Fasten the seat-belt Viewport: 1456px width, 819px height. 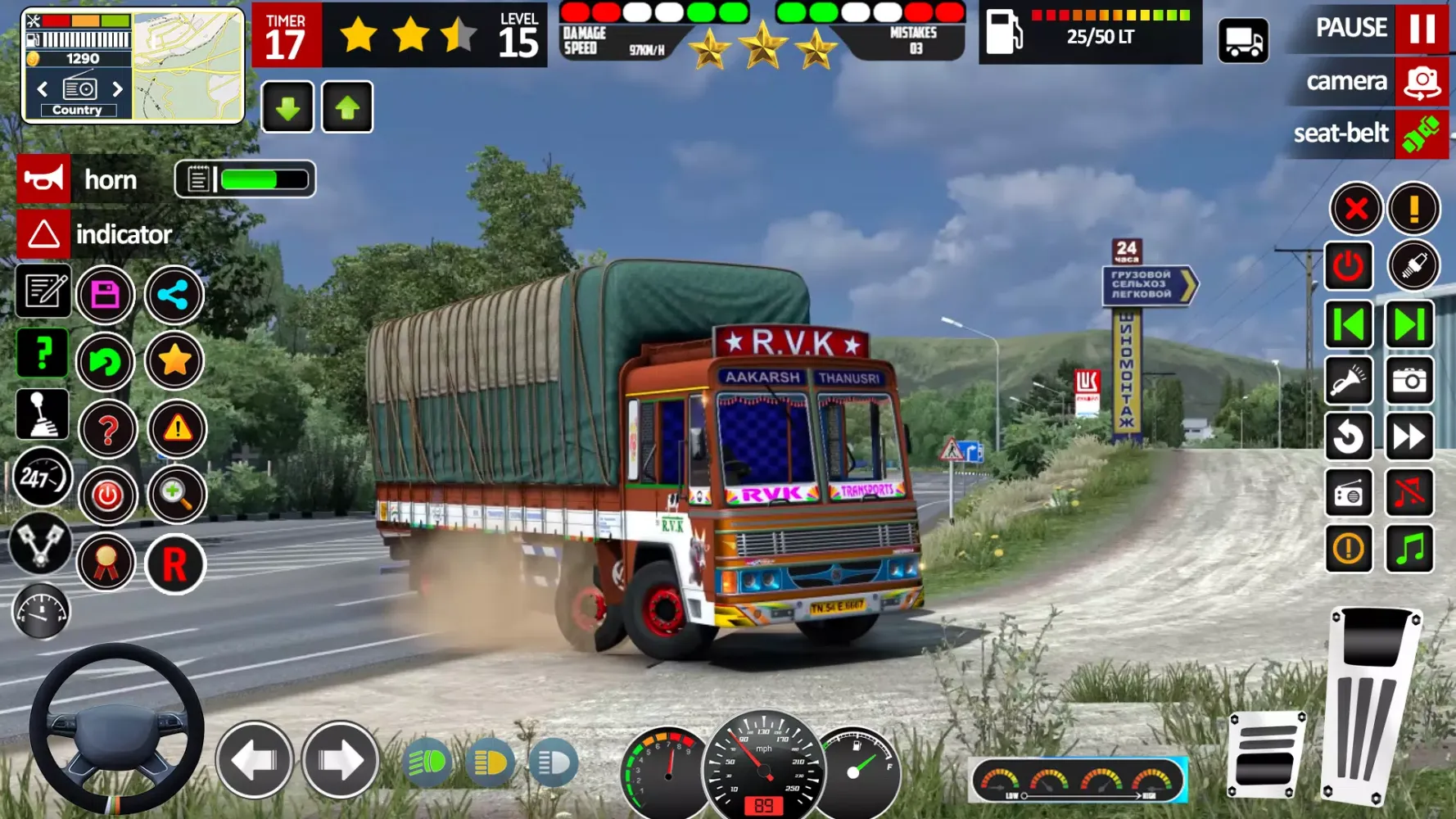pyautogui.click(x=1422, y=133)
